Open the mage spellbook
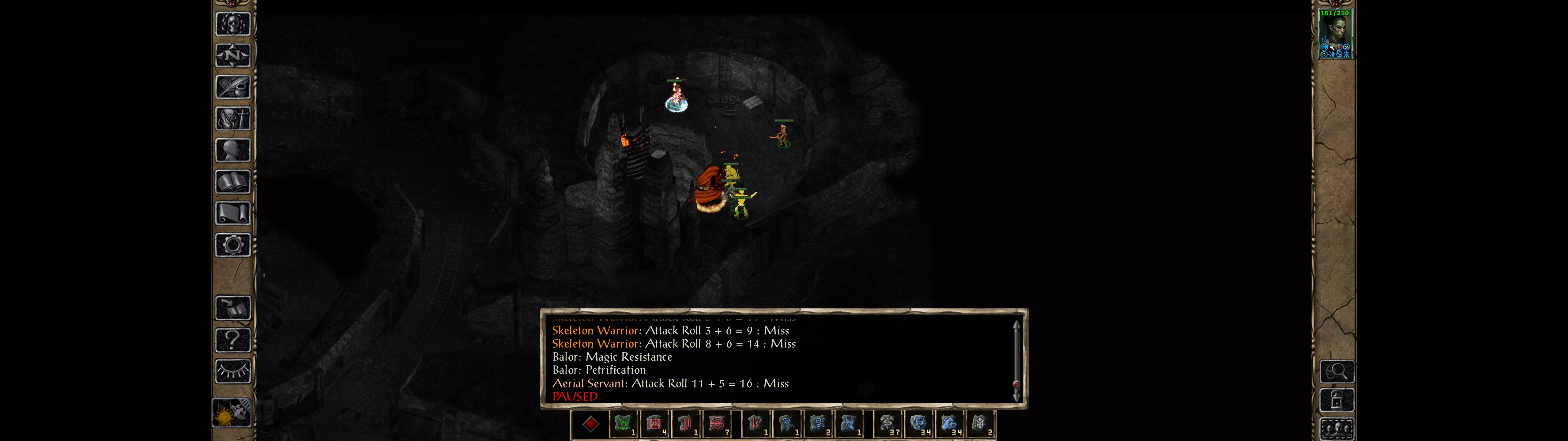This screenshot has width=1568, height=441. (x=232, y=182)
